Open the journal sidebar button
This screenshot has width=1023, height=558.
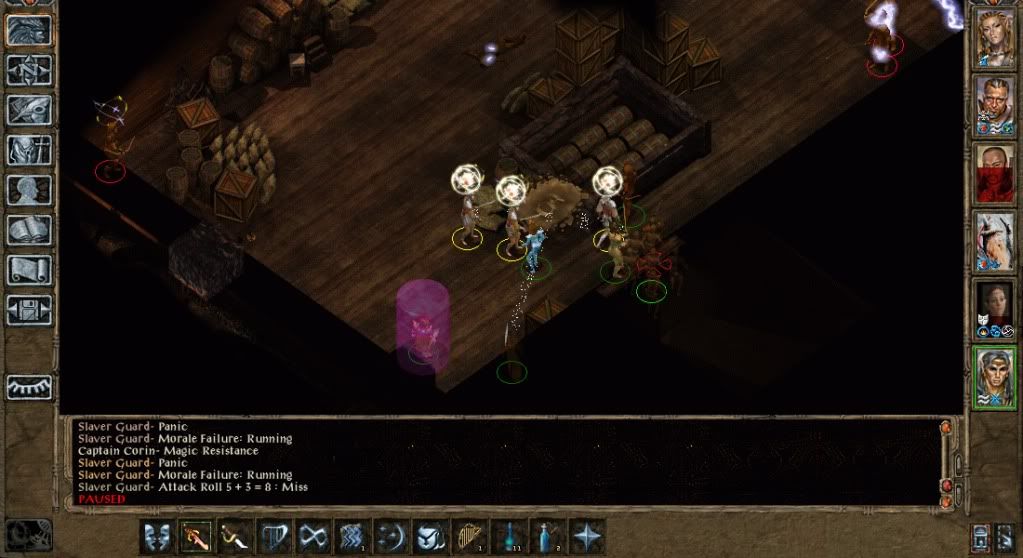[29, 110]
